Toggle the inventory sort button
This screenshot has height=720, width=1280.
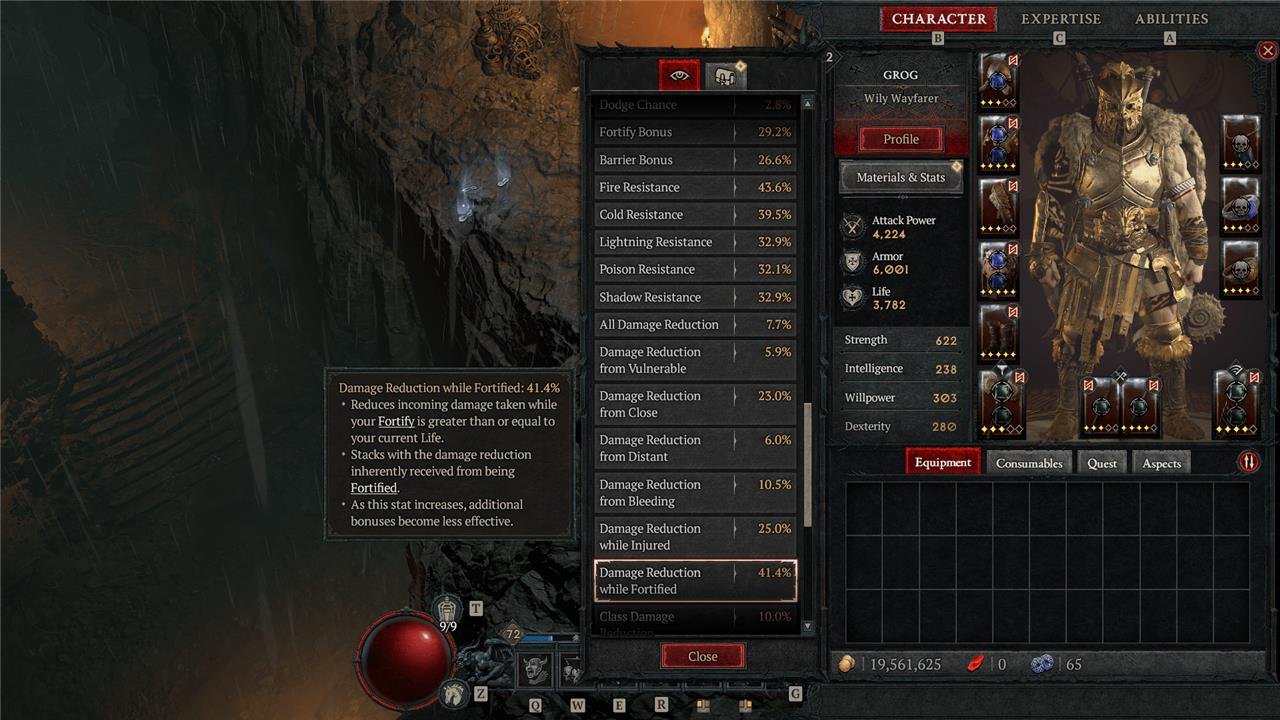(x=1249, y=462)
